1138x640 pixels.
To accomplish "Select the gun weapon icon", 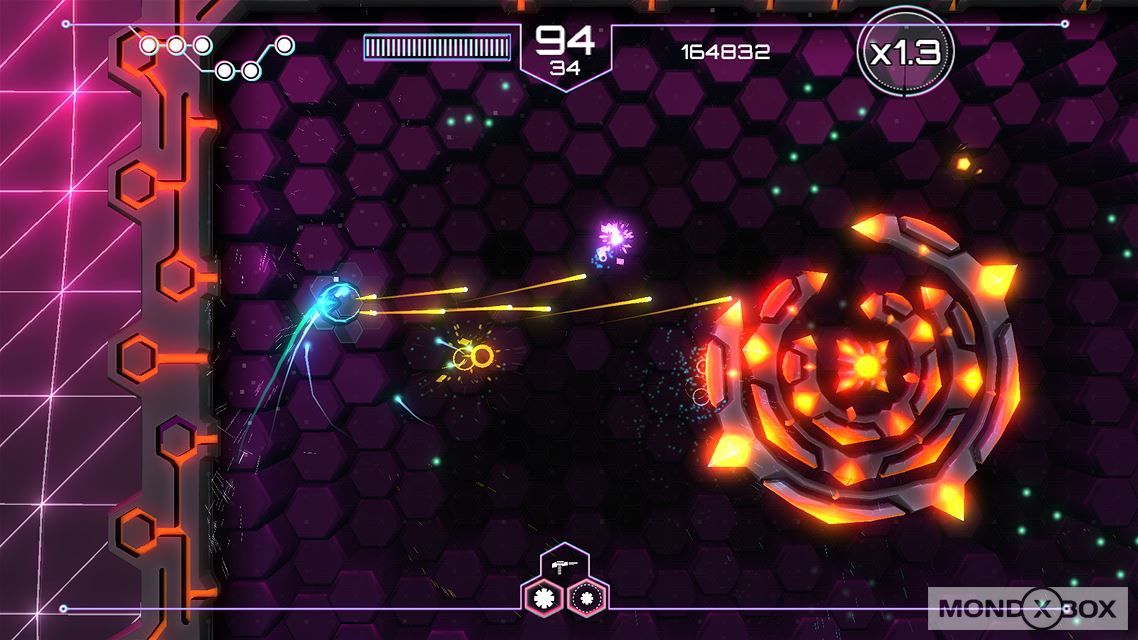I will tap(564, 566).
